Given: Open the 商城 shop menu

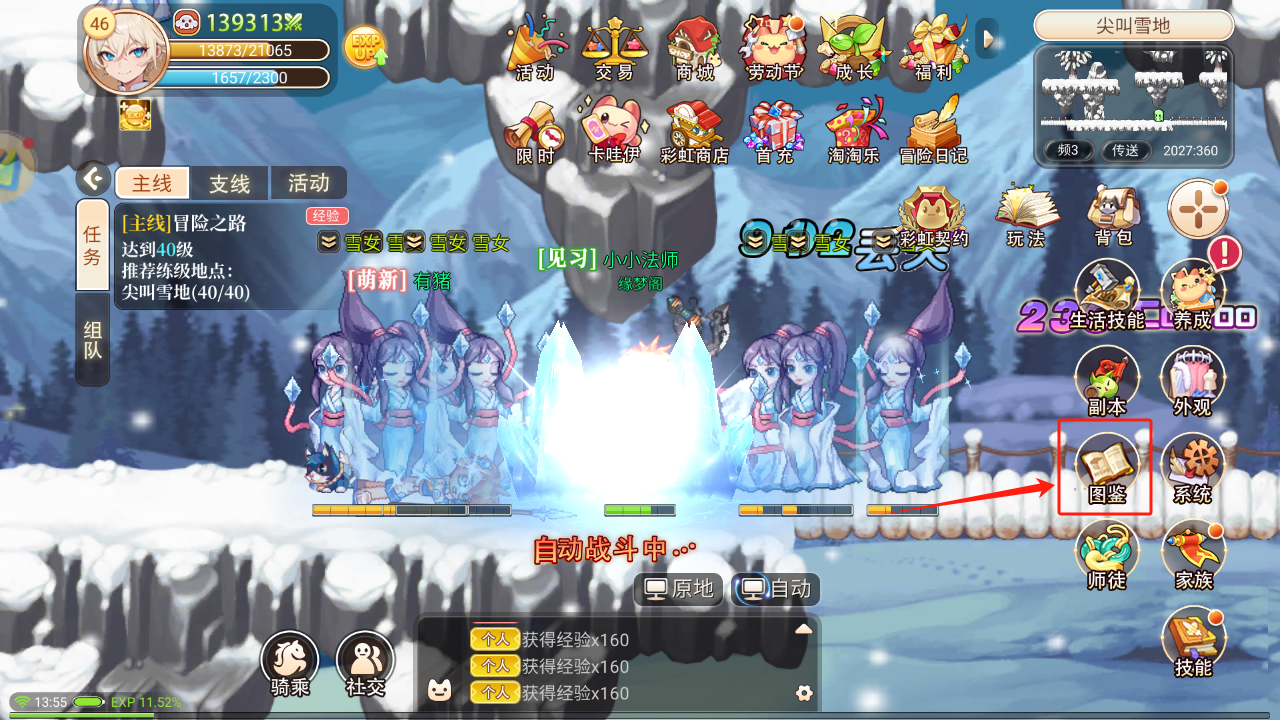Looking at the screenshot, I should click(695, 48).
